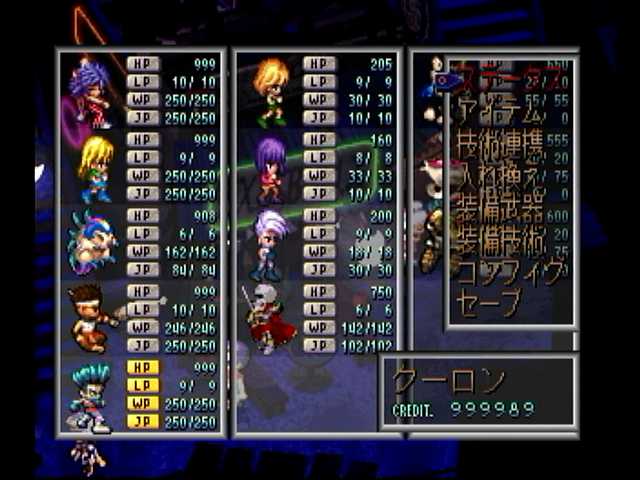
Task: Select the long purple-haired character, 160 HP
Action: [270, 168]
